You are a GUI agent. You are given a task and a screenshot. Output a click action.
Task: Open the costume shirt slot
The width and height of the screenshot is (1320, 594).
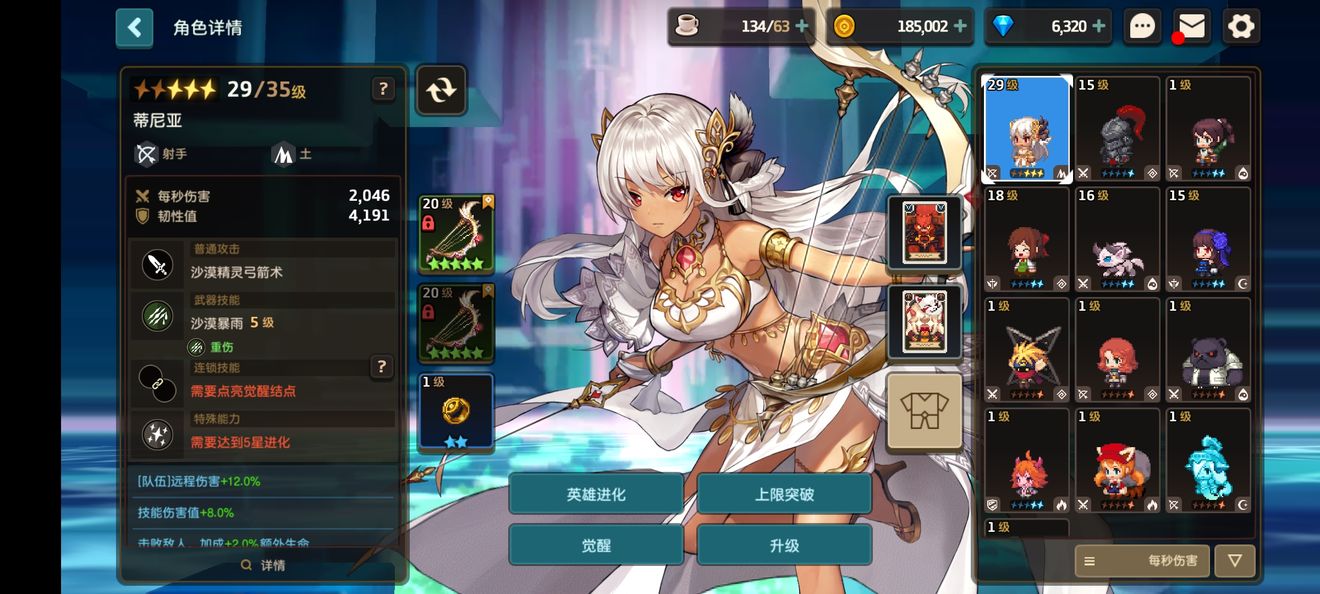click(924, 411)
